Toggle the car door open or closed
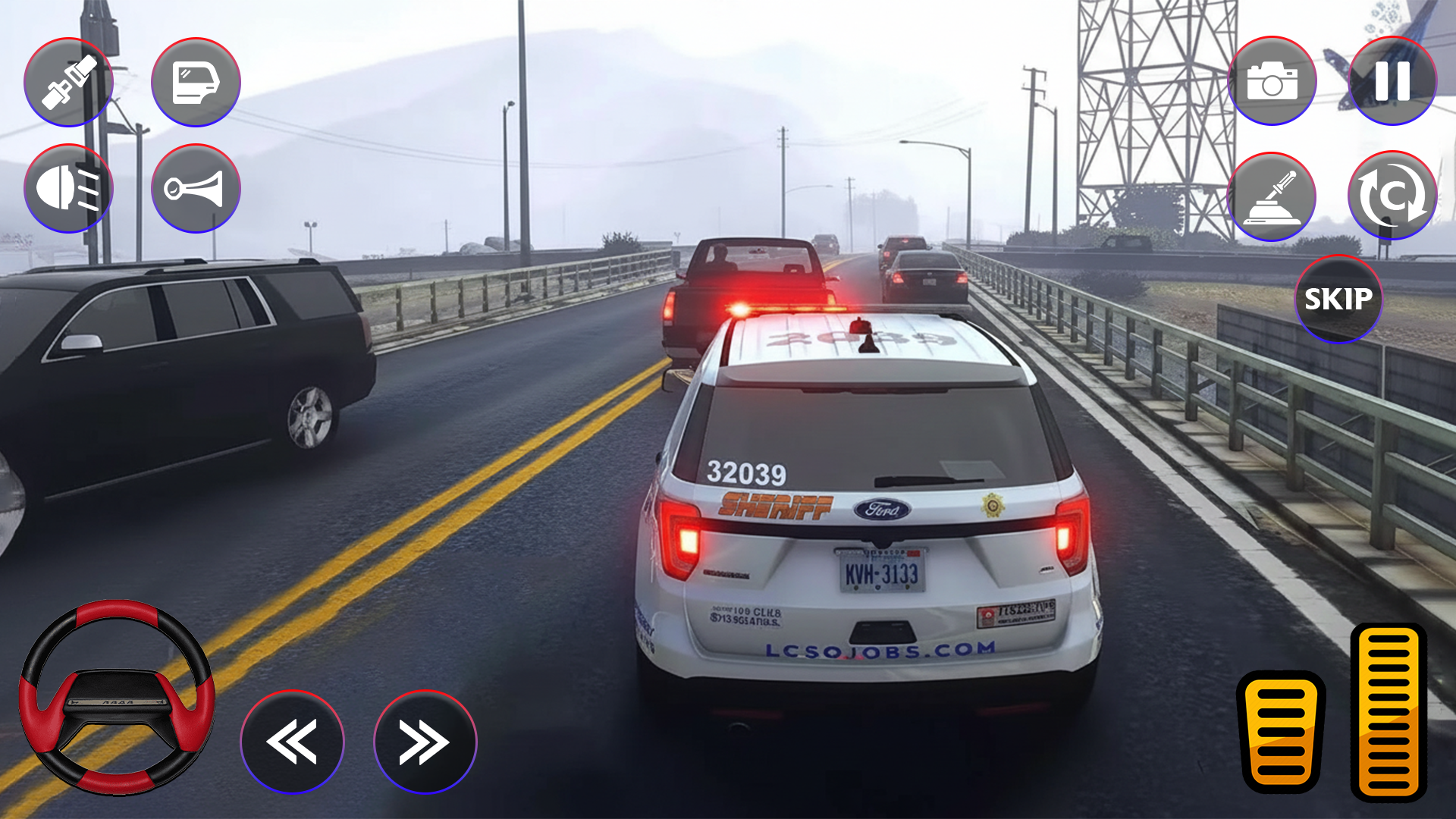The height and width of the screenshot is (819, 1456). 196,82
